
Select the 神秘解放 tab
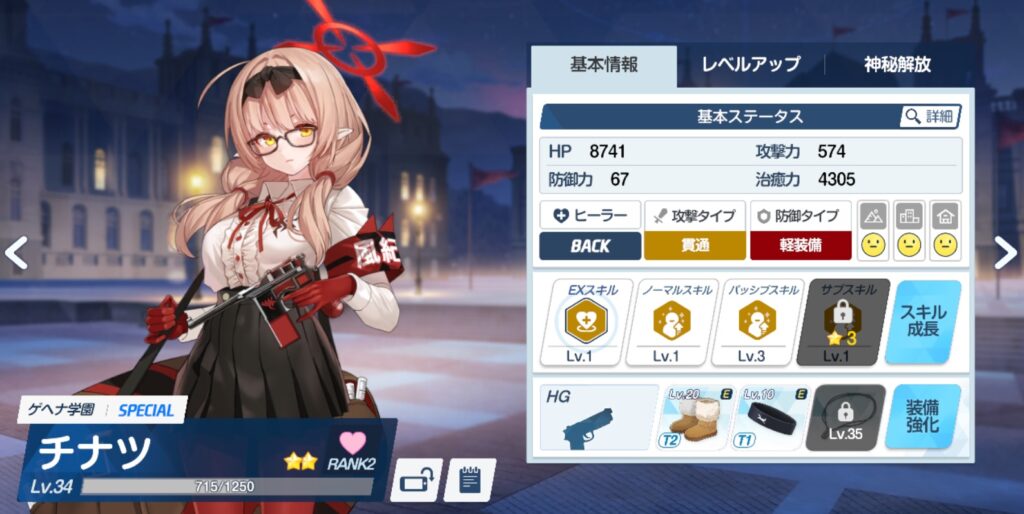click(897, 65)
